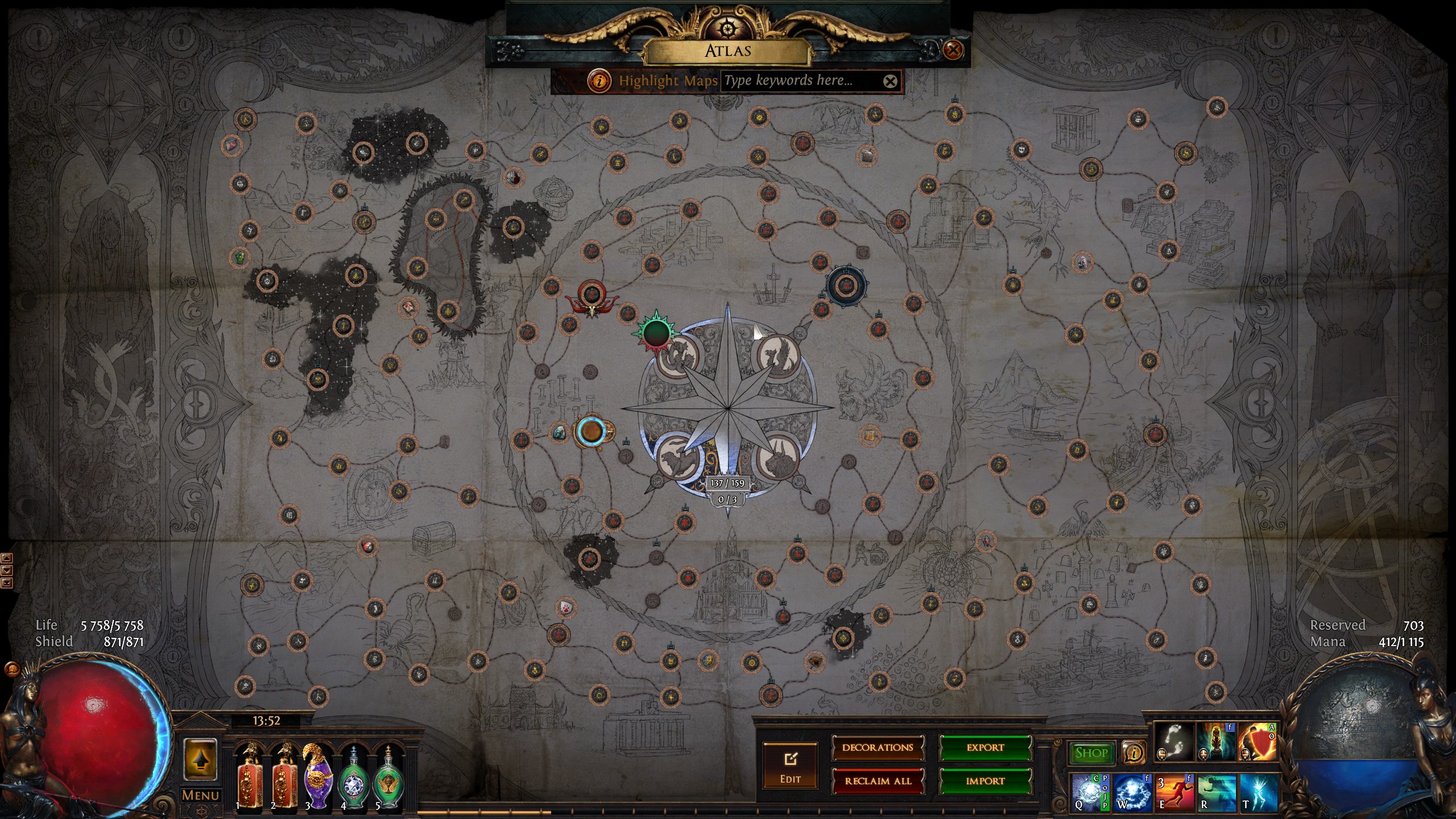Export the atlas layout
The height and width of the screenshot is (819, 1456).
(x=985, y=747)
